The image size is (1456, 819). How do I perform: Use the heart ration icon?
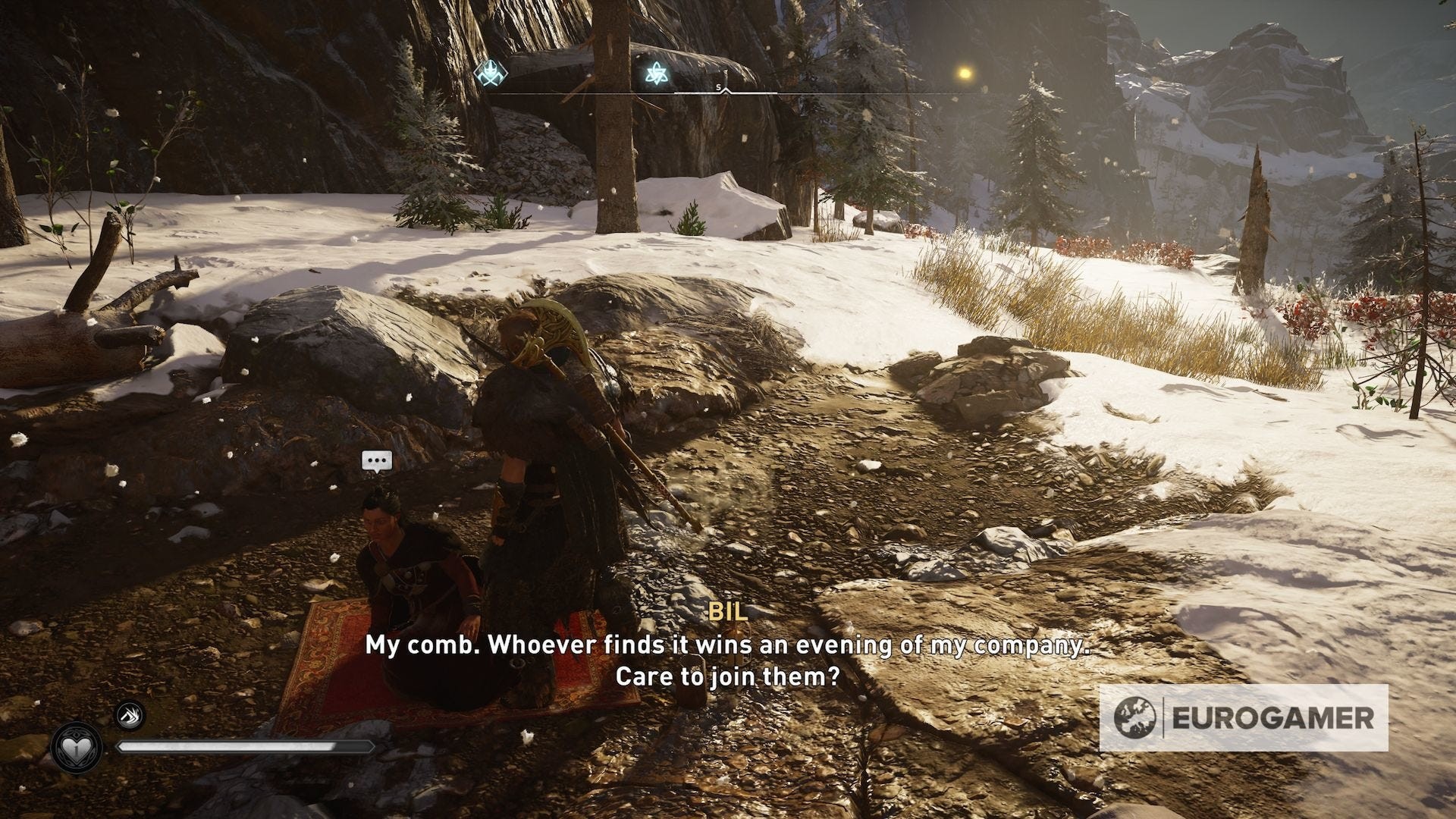coord(75,748)
